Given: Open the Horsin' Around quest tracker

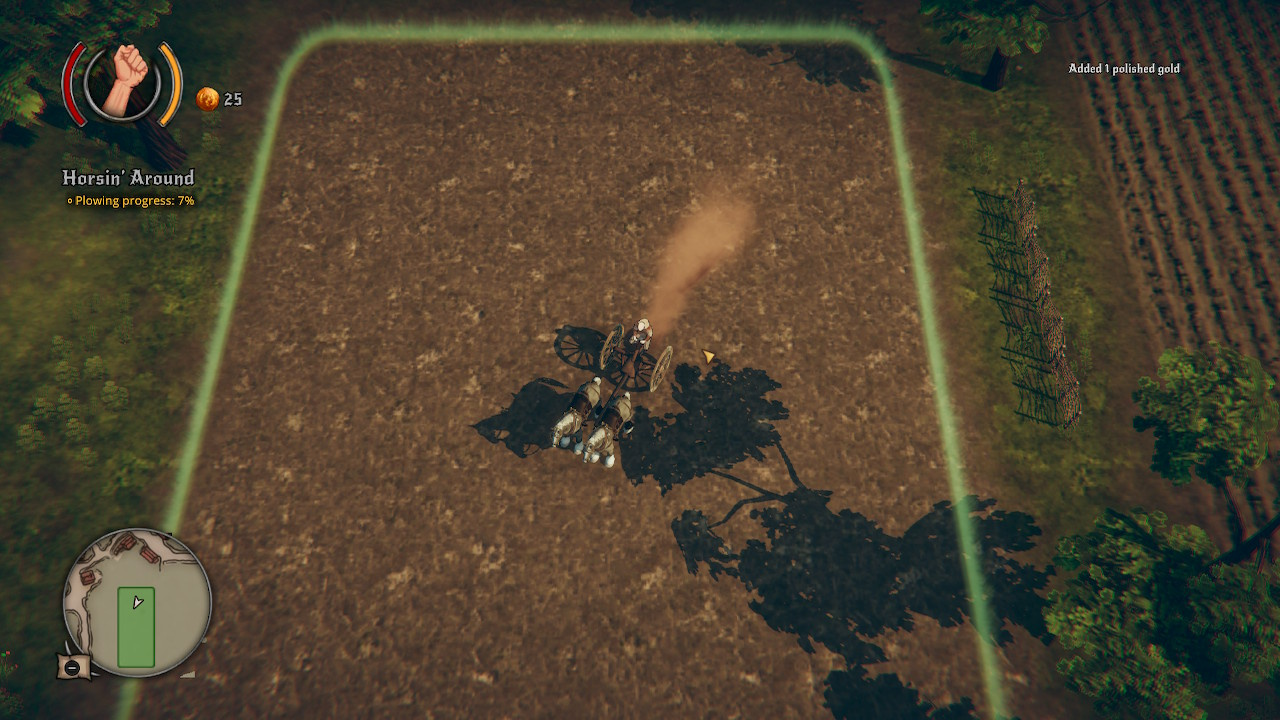Looking at the screenshot, I should [128, 178].
